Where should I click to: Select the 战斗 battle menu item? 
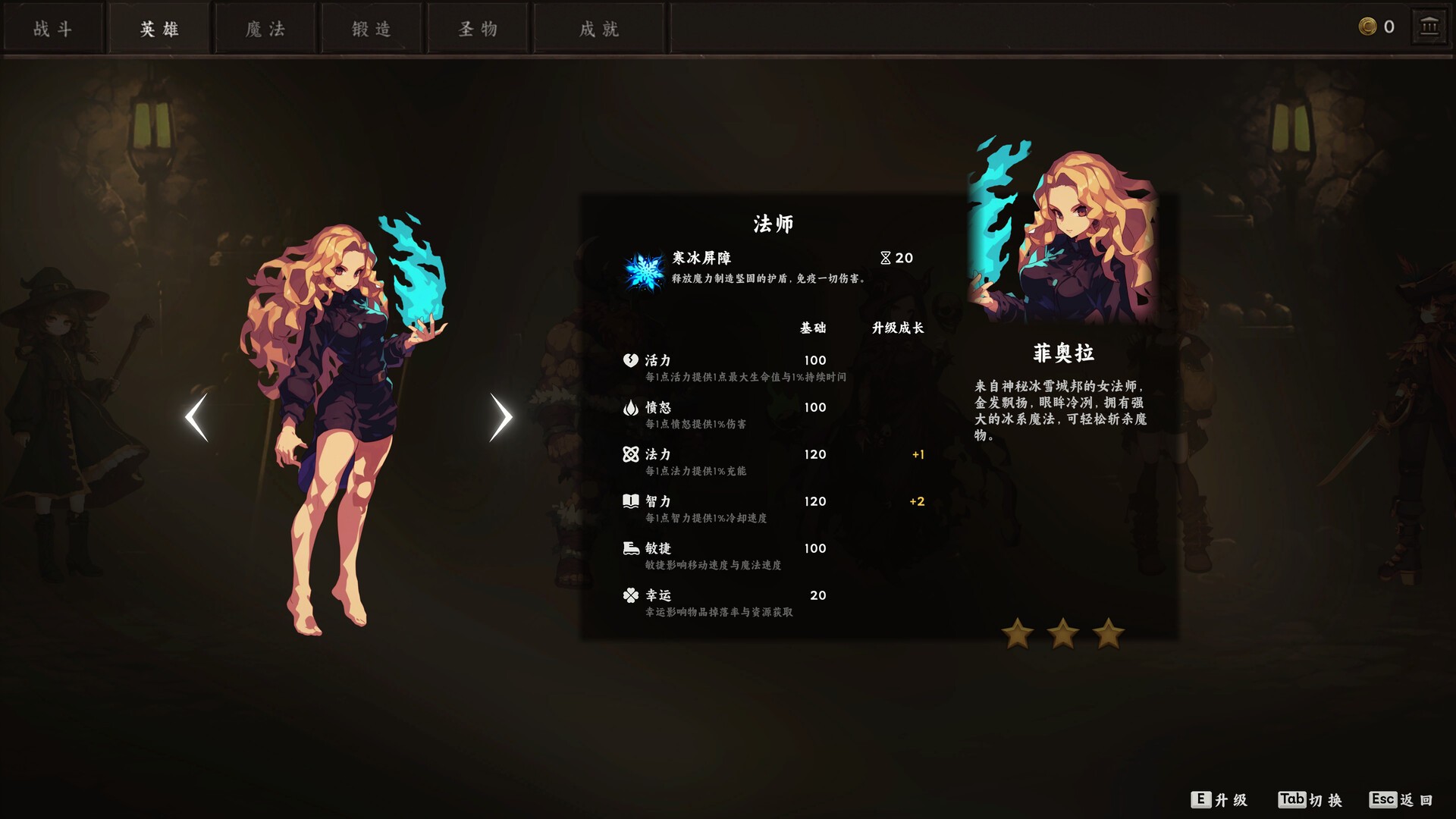[x=53, y=28]
